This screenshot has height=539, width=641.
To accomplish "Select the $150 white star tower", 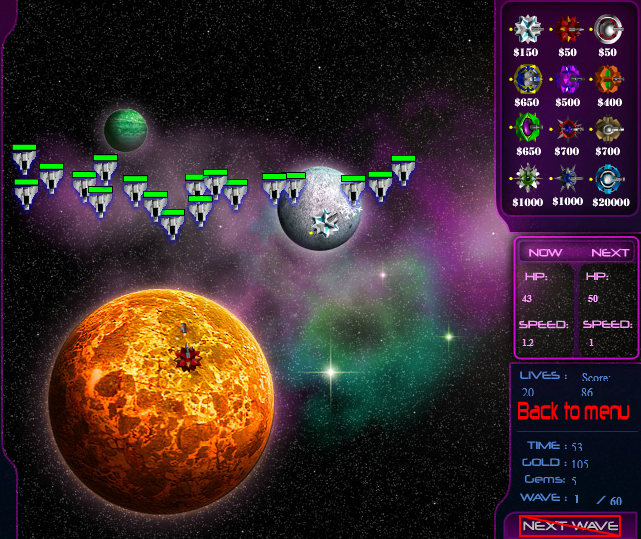I will coord(527,28).
